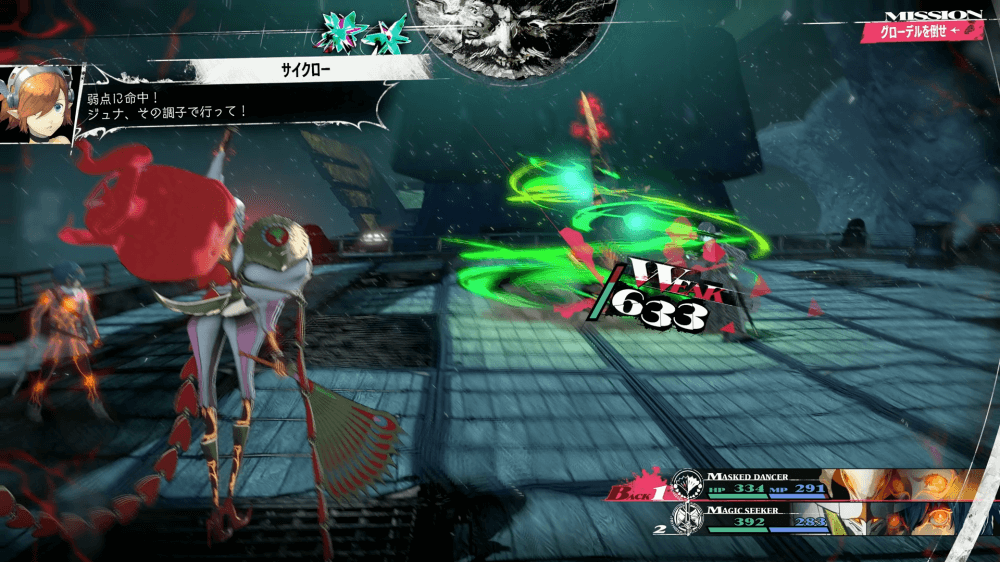Image resolution: width=1000 pixels, height=562 pixels.
Task: Click the turn crystal icons
Action: tap(362, 32)
